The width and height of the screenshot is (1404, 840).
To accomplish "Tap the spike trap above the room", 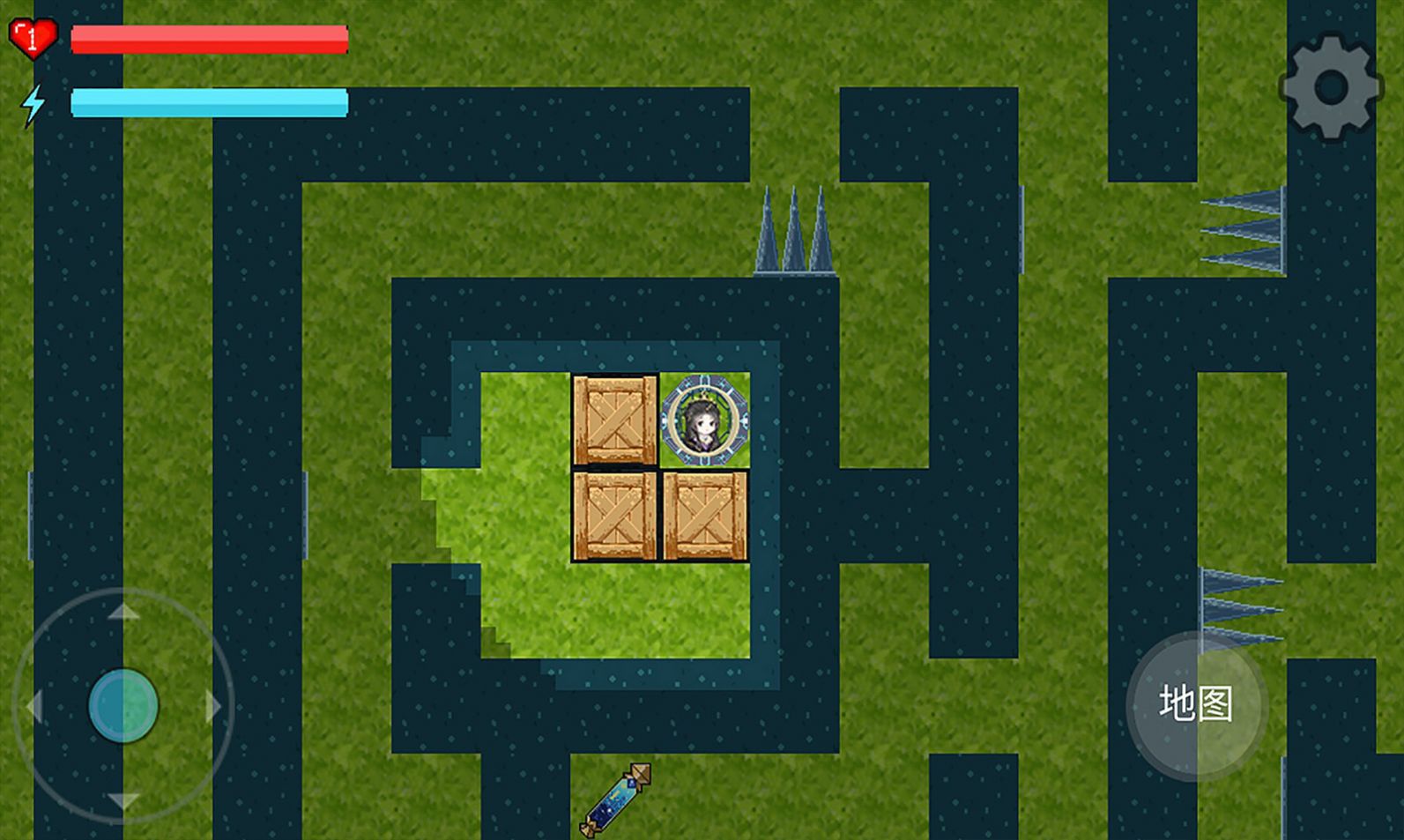I will tap(793, 229).
